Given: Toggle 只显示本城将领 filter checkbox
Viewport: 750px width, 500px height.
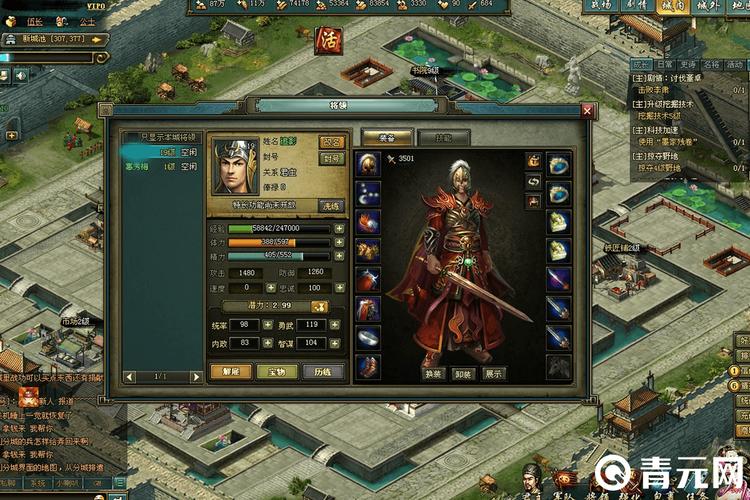Looking at the screenshot, I should pyautogui.click(x=127, y=137).
